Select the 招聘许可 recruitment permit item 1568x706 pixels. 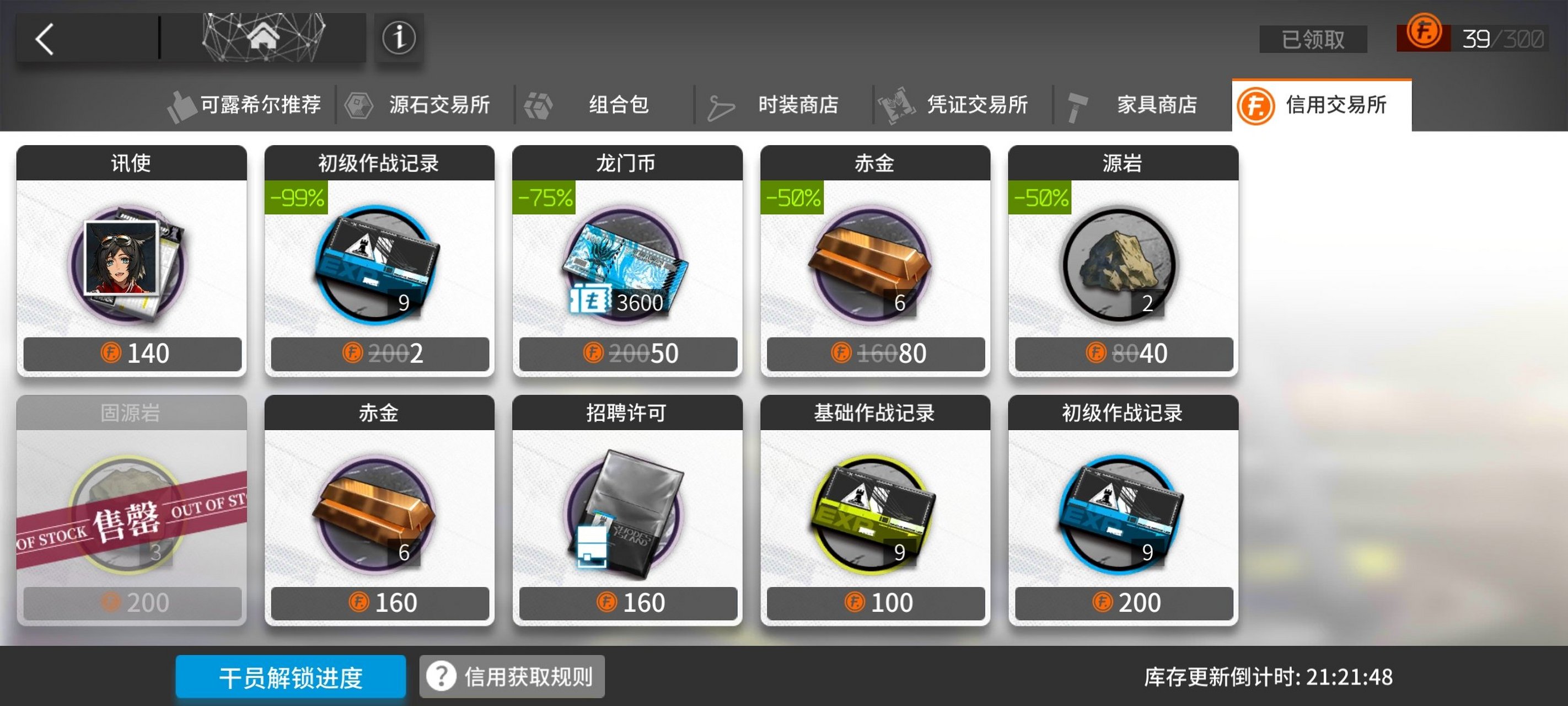627,512
